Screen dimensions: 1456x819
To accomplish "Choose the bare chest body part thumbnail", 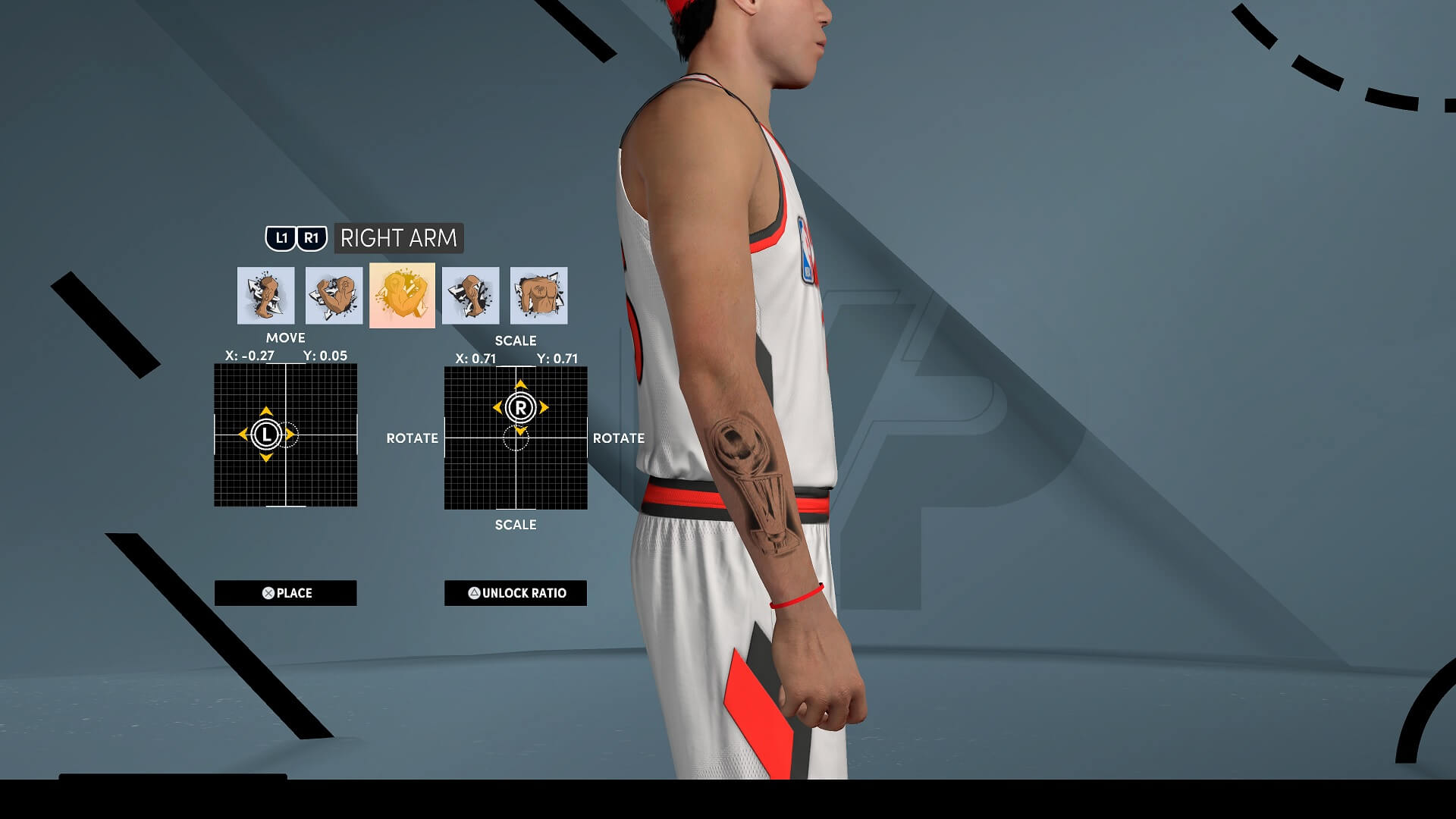I will tap(538, 295).
